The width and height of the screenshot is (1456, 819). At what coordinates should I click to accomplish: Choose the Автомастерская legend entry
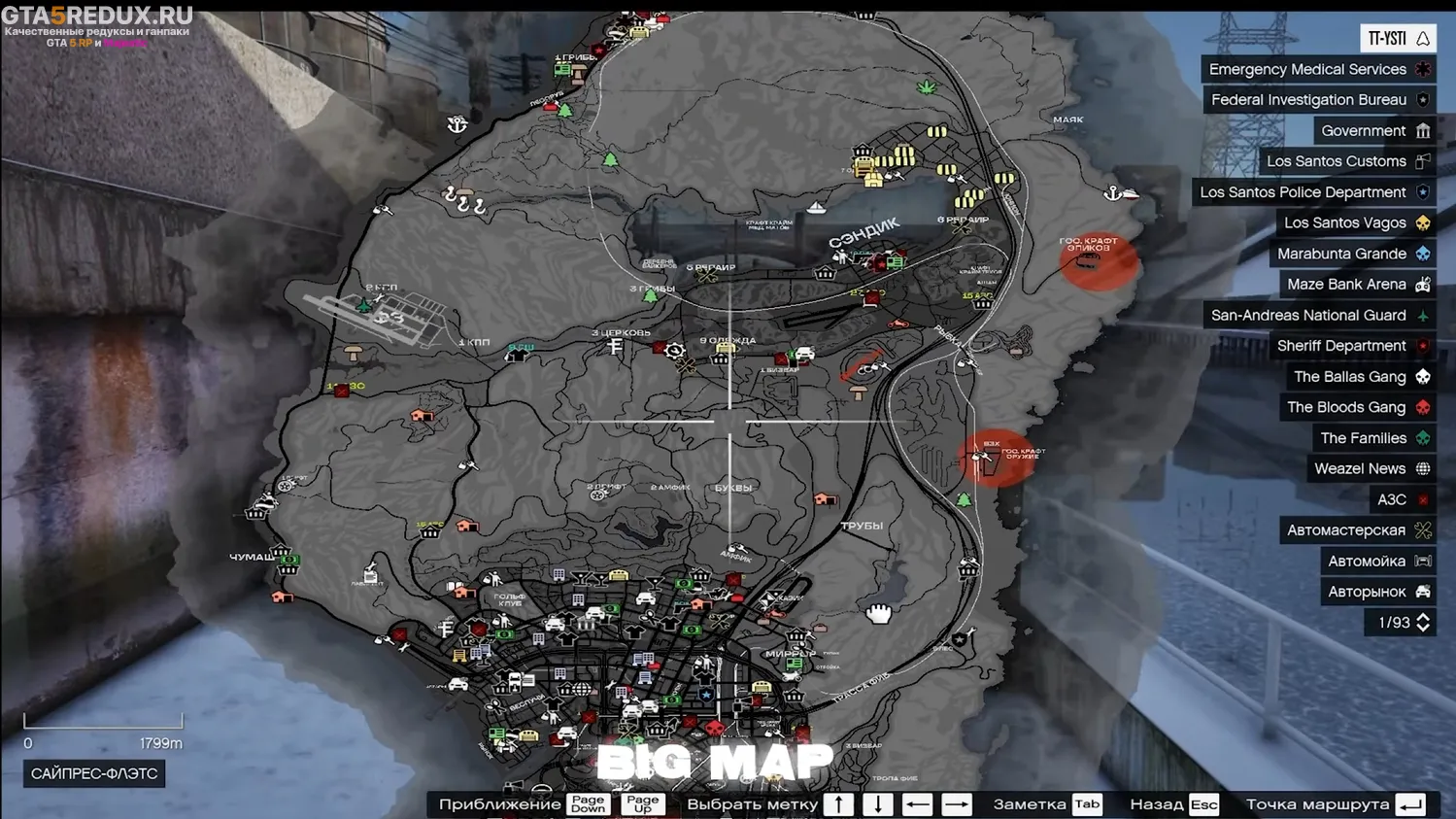coord(1356,530)
